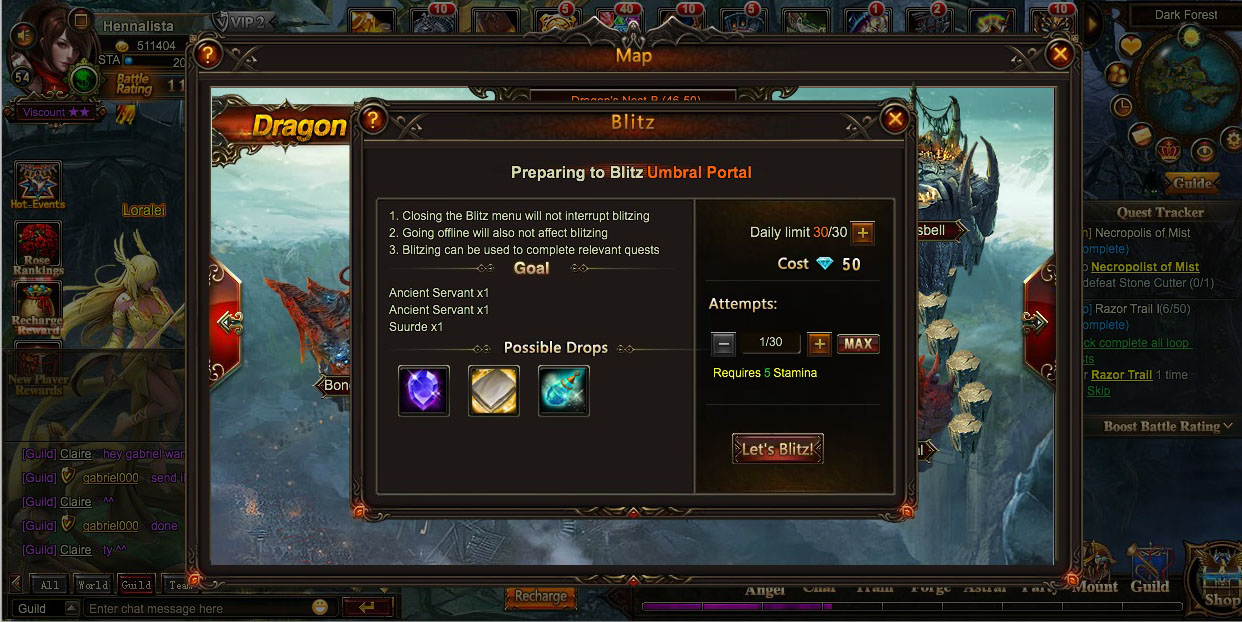This screenshot has width=1242, height=622.
Task: Open the Hot Events icon
Action: coord(38,186)
